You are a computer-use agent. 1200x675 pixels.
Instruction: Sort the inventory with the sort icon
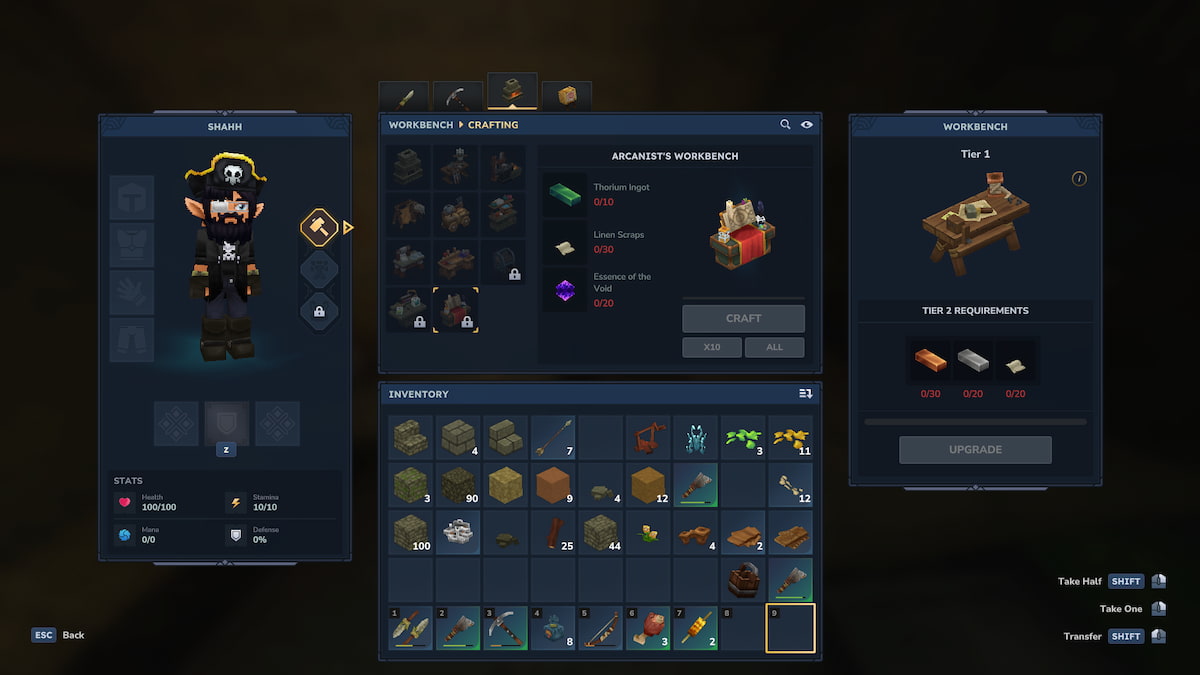[805, 394]
